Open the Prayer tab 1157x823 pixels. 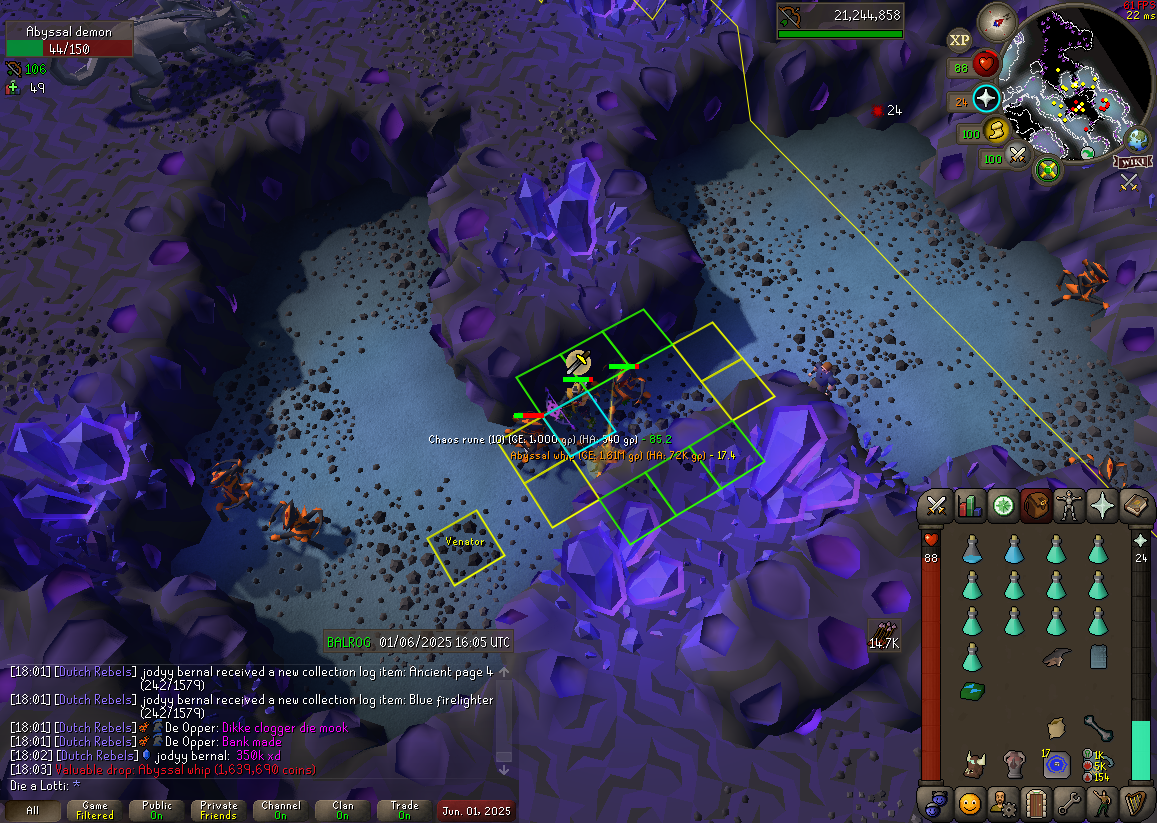[1103, 506]
